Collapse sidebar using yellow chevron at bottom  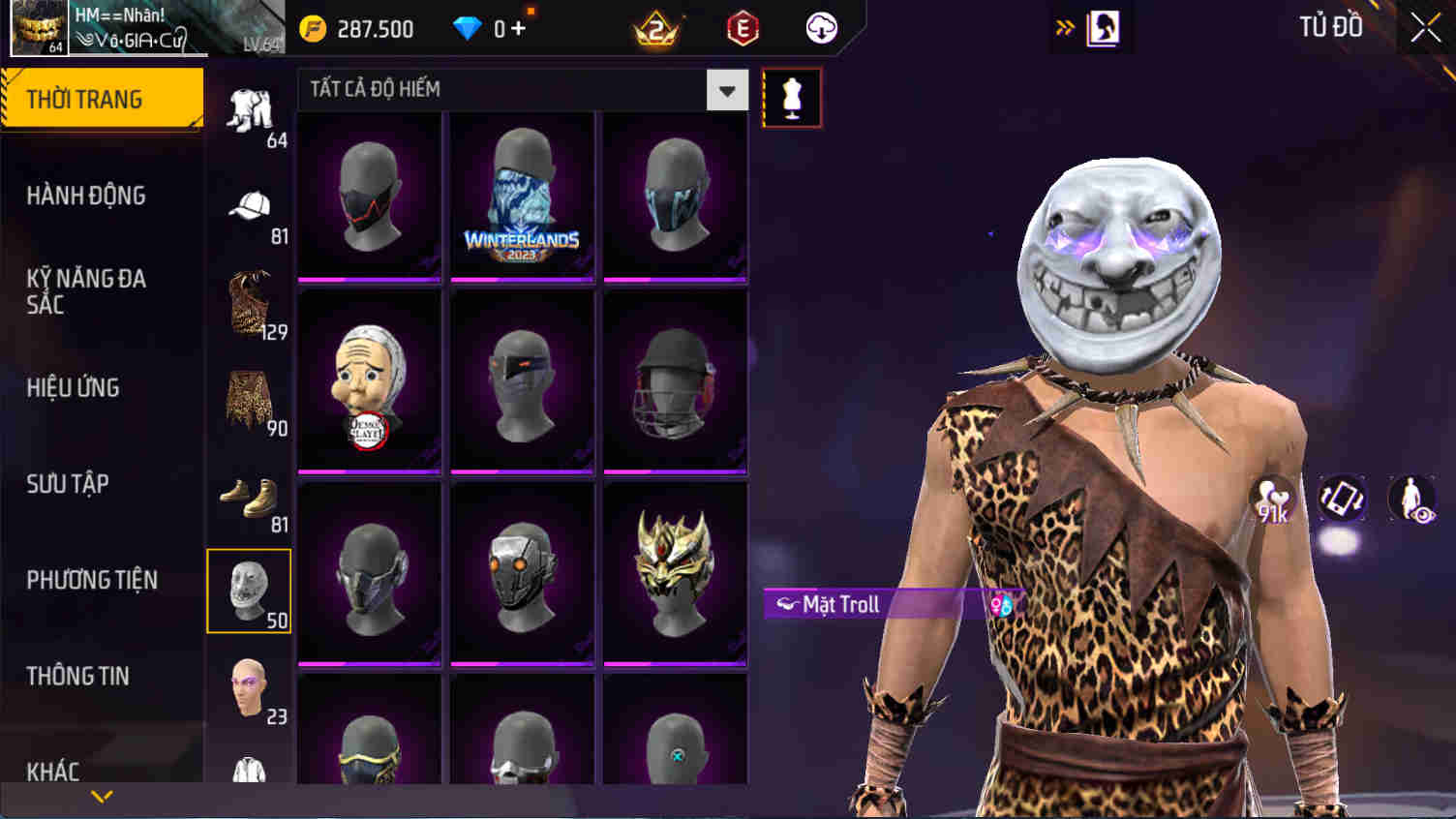coord(101,795)
